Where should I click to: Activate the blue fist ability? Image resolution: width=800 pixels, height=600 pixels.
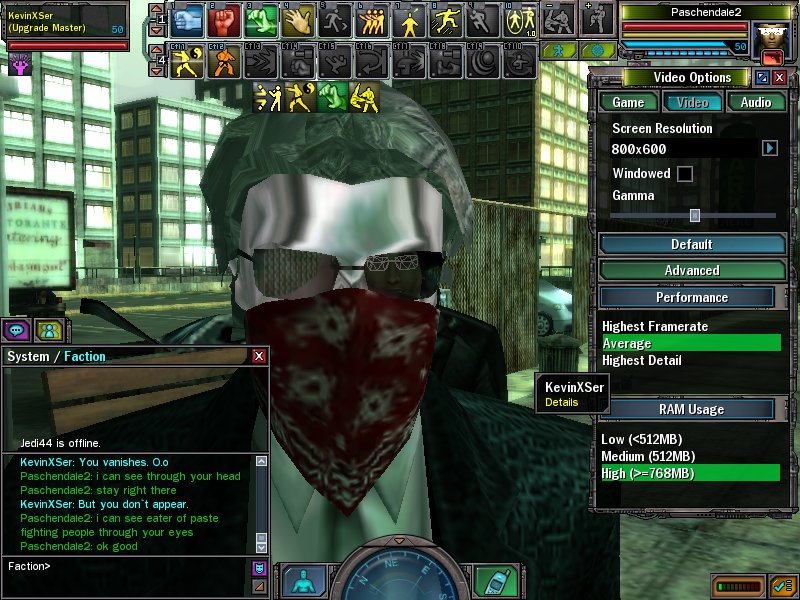pos(192,18)
